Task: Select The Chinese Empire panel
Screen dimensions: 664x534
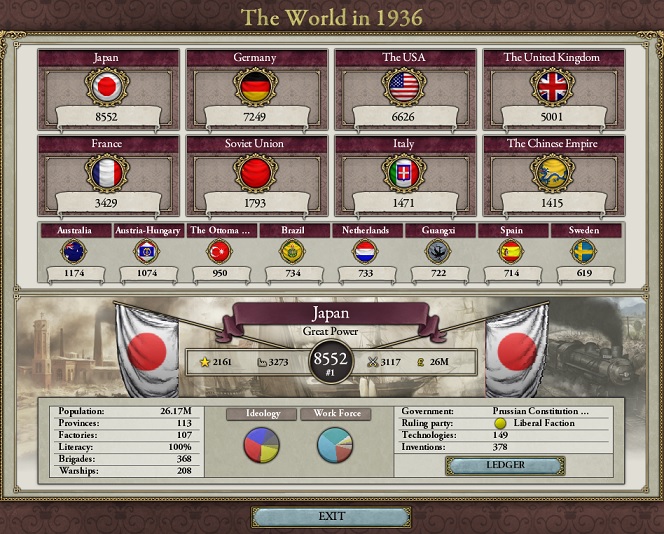Action: 553,174
